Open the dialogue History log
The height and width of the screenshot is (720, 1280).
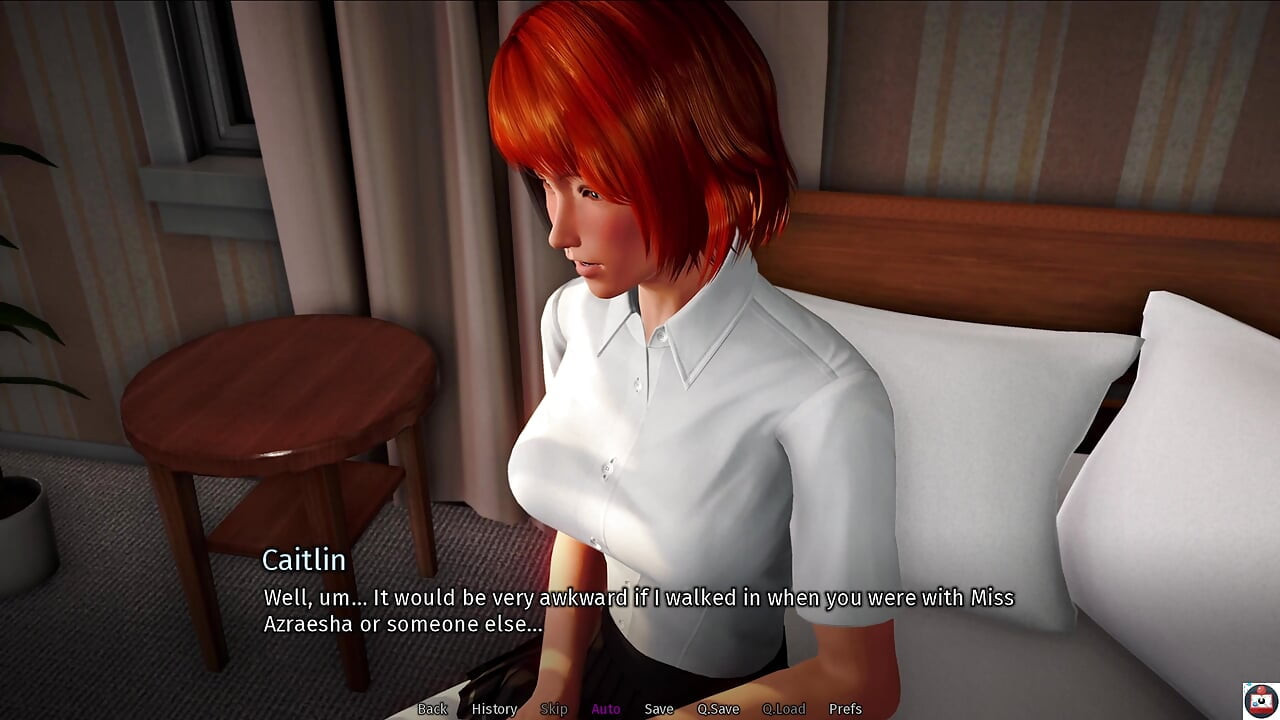[494, 709]
